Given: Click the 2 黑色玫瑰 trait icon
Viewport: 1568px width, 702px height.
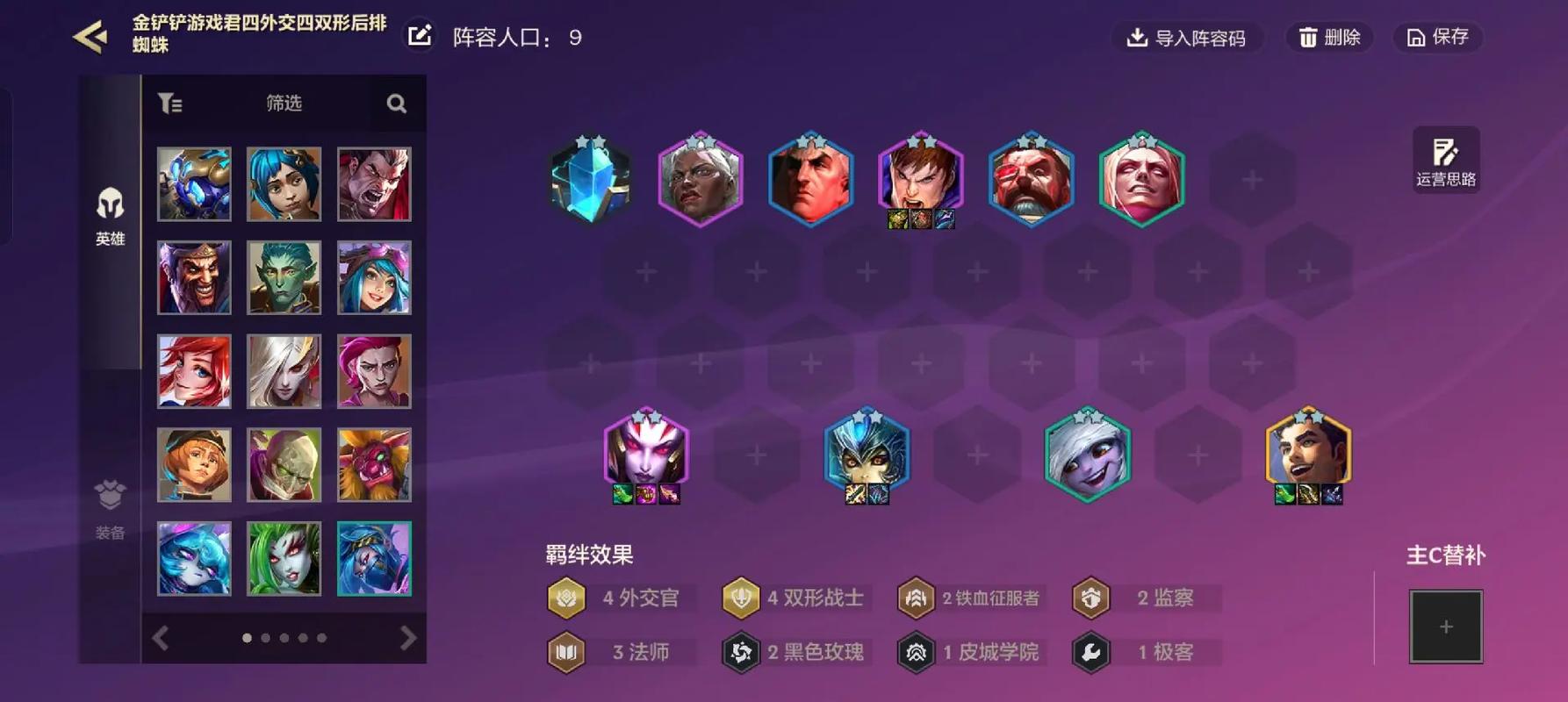Looking at the screenshot, I should coord(741,652).
